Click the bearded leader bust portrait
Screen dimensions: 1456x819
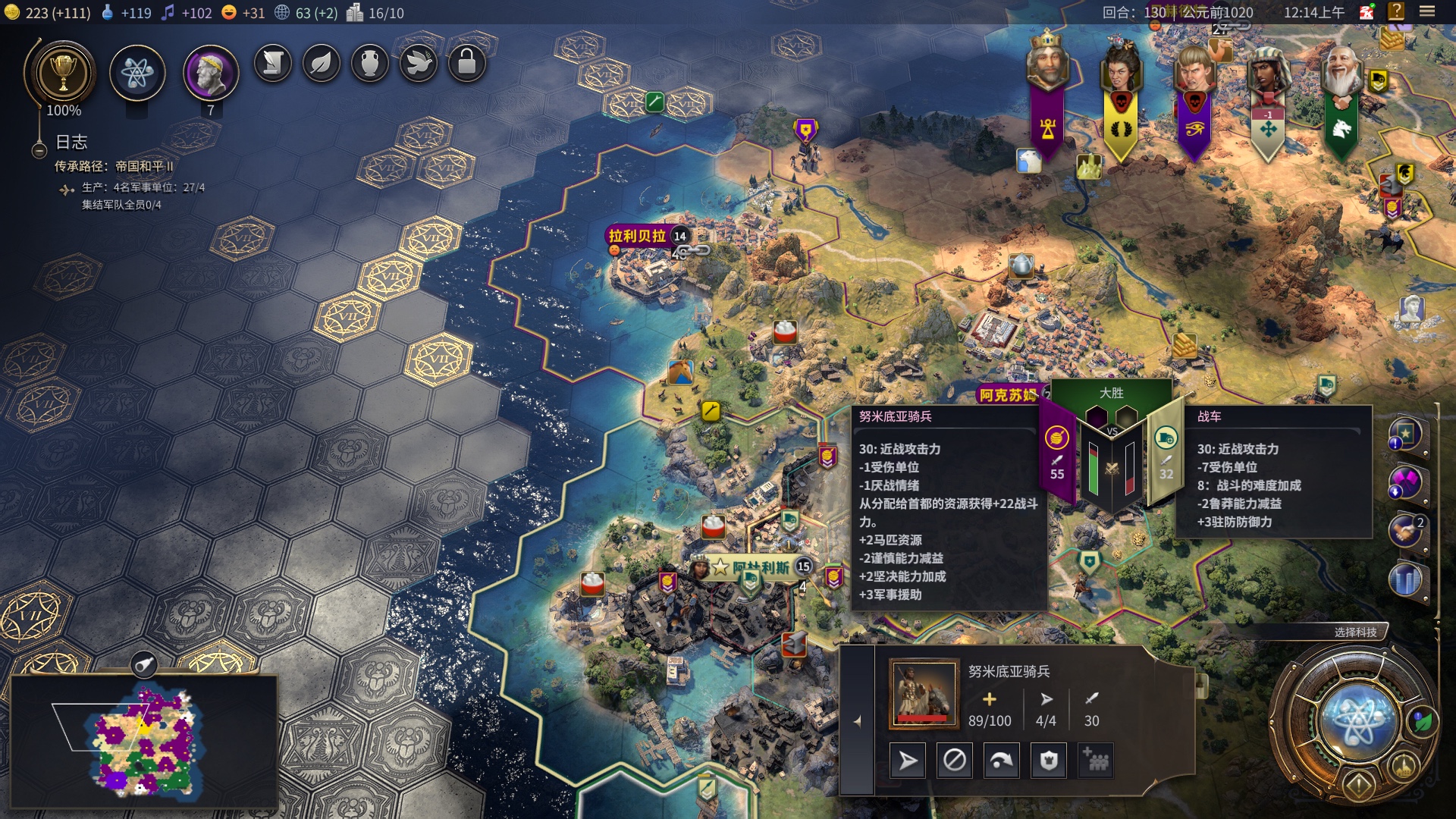coord(211,74)
